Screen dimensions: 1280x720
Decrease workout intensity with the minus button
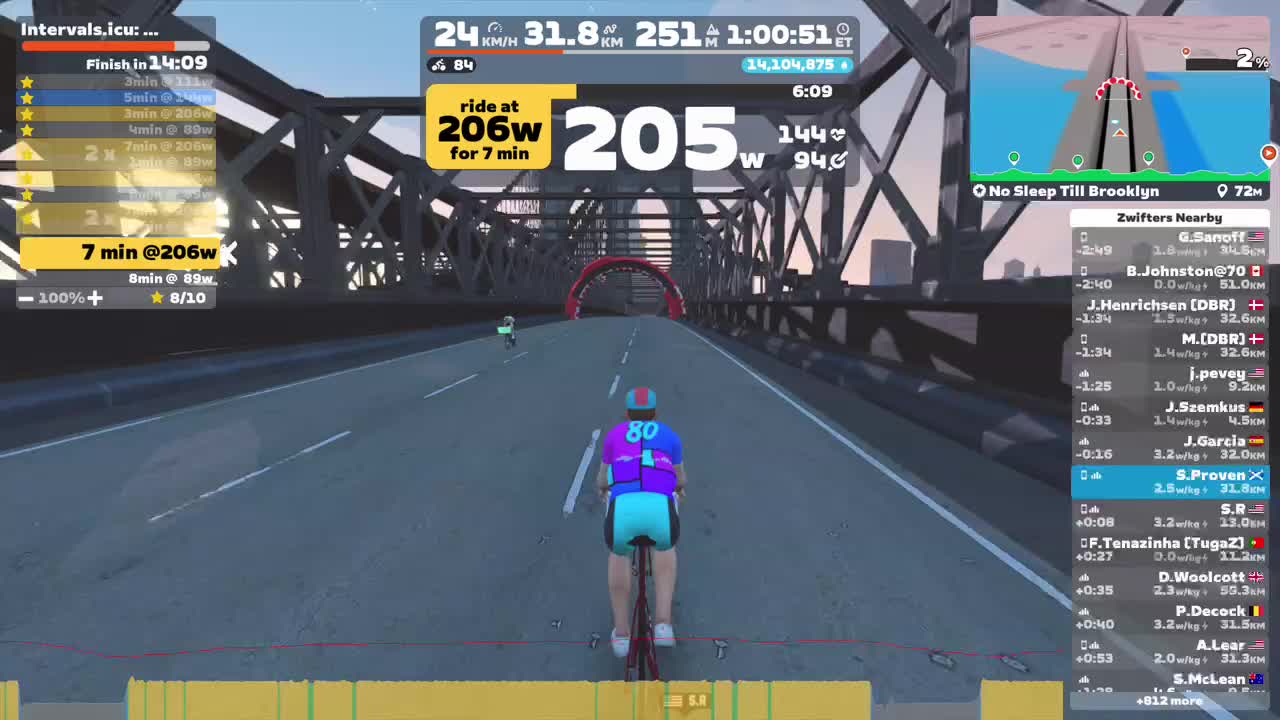point(25,297)
